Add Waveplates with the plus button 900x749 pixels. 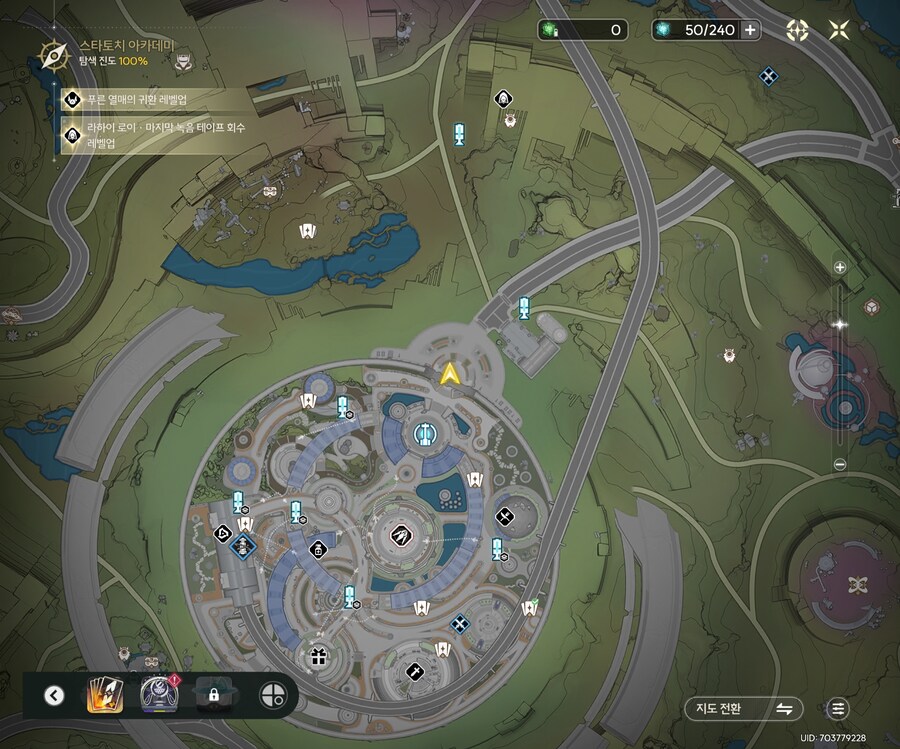coord(750,30)
